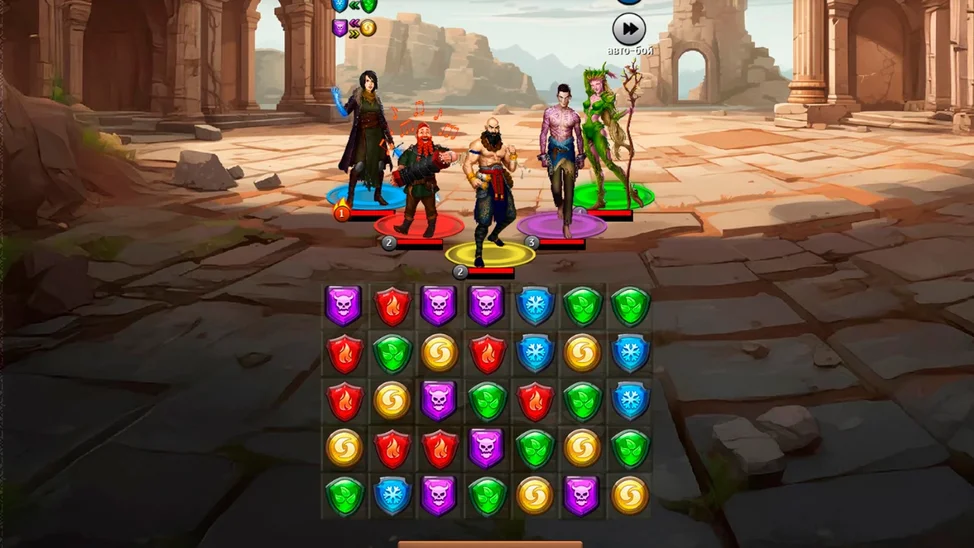Select the tattooed fighter on purple circle
Image resolution: width=974 pixels, height=548 pixels.
(561, 160)
